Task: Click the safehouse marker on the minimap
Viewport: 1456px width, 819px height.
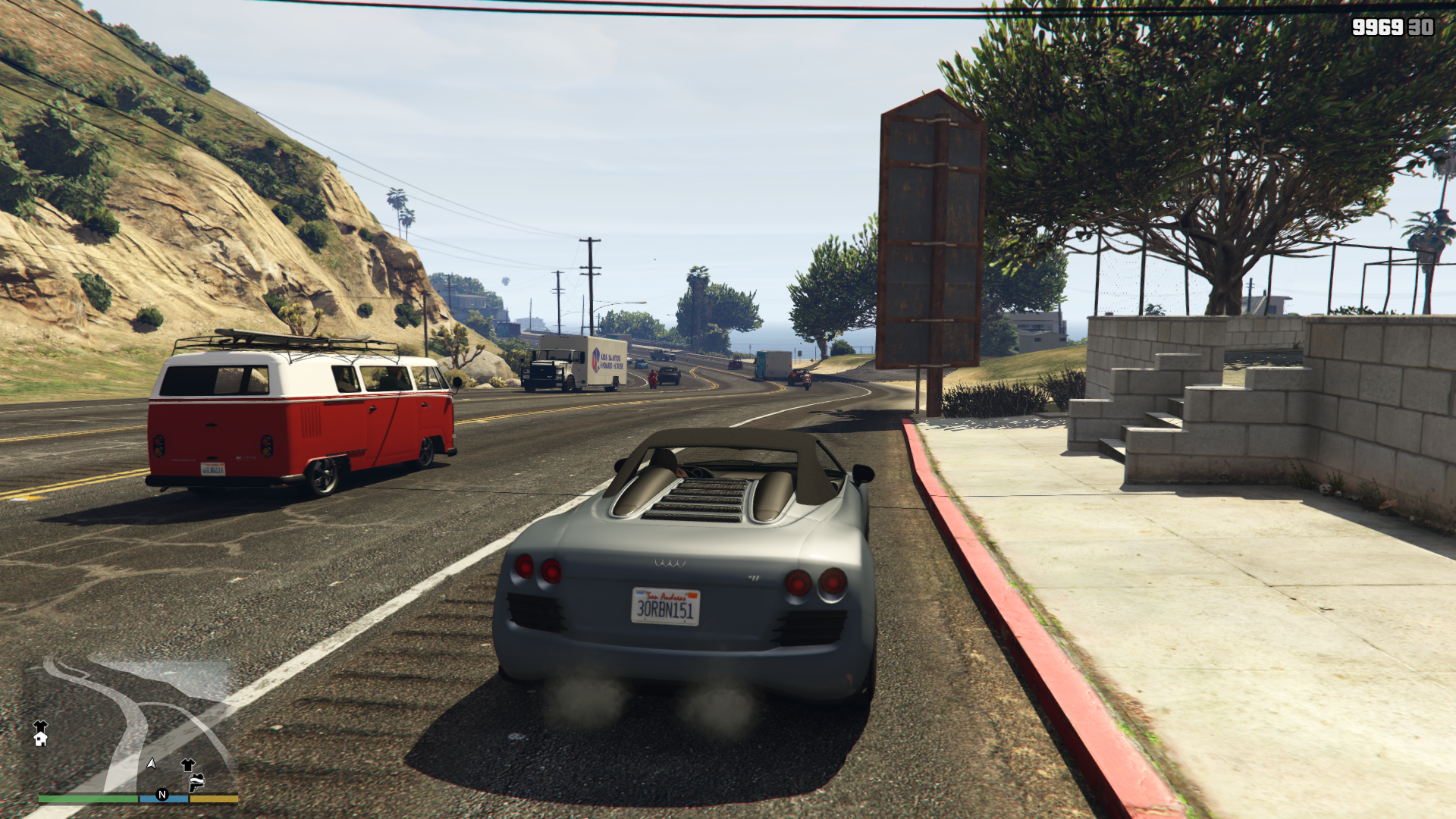Action: [40, 739]
